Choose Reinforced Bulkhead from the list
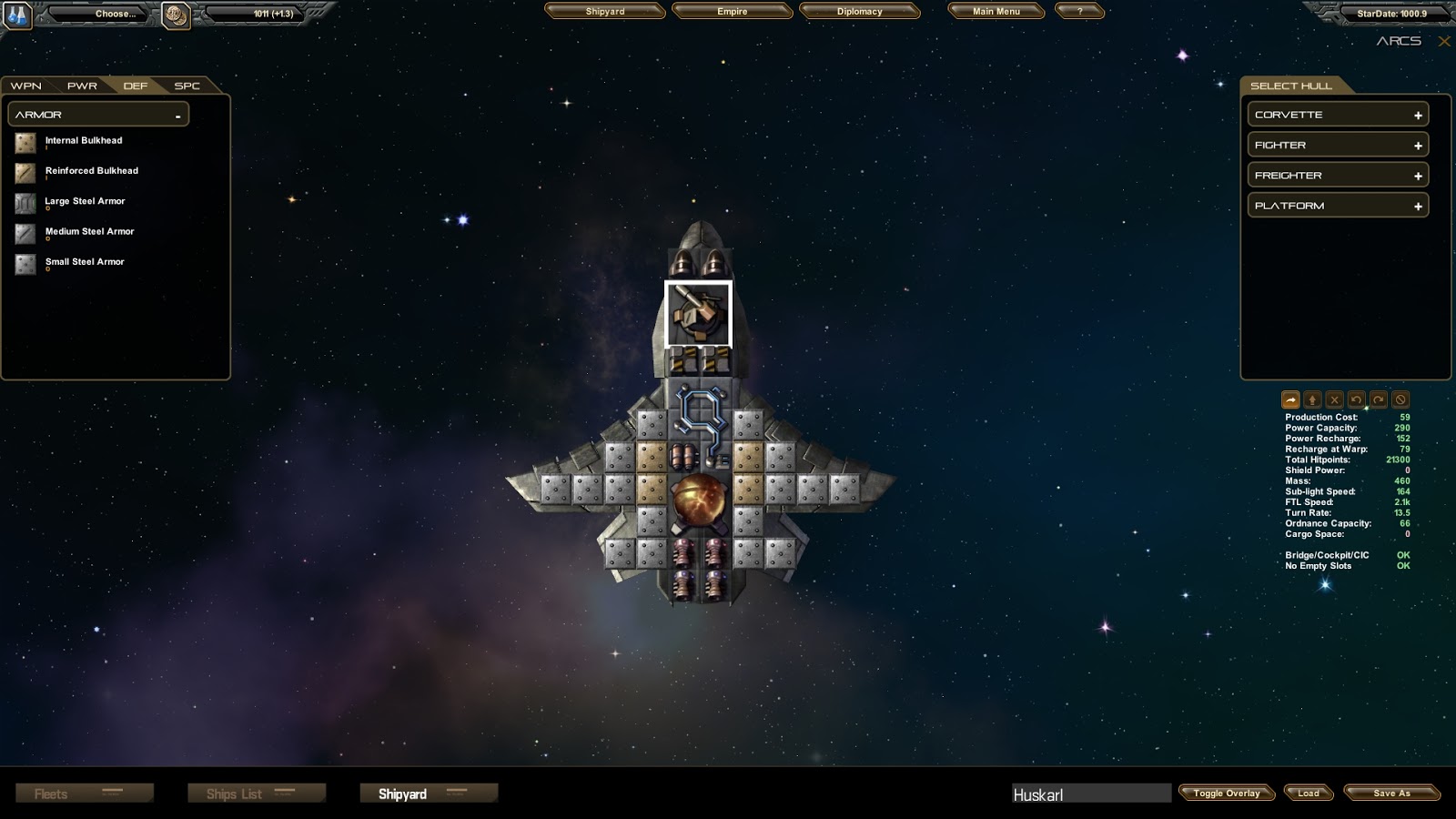Screen dimensions: 1456x819 (x=91, y=171)
